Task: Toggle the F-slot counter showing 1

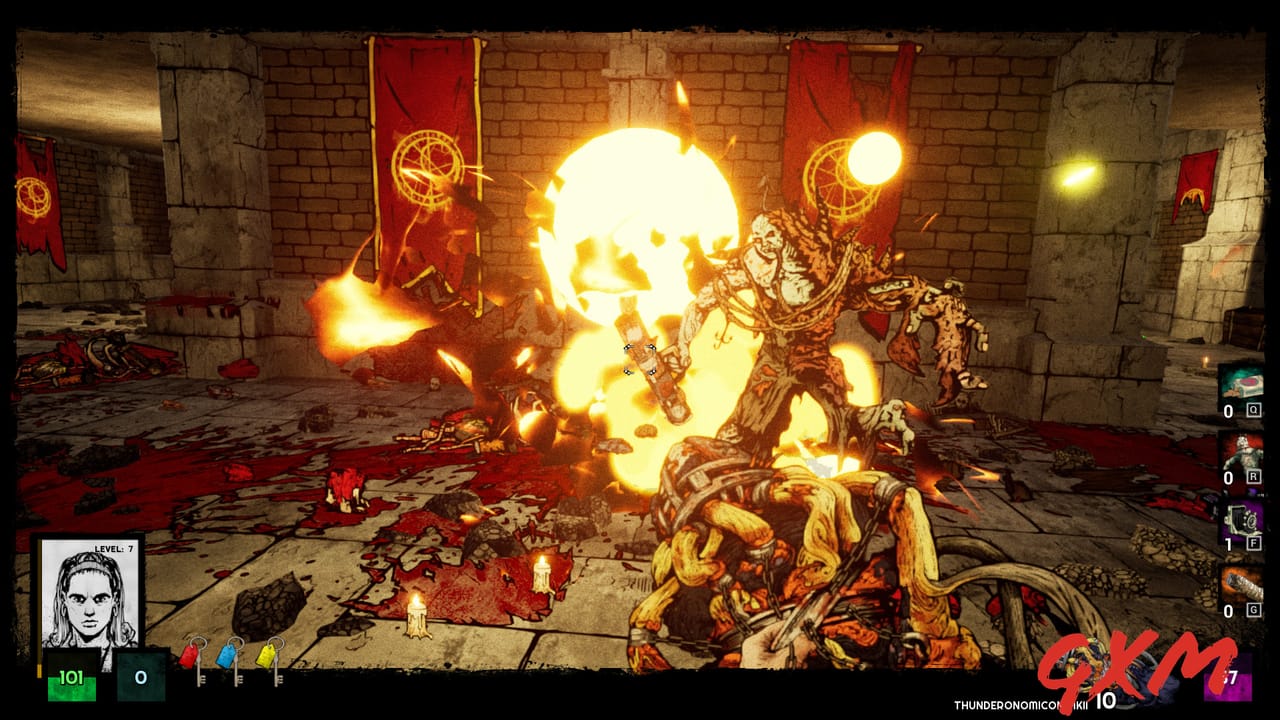Action: (1227, 544)
